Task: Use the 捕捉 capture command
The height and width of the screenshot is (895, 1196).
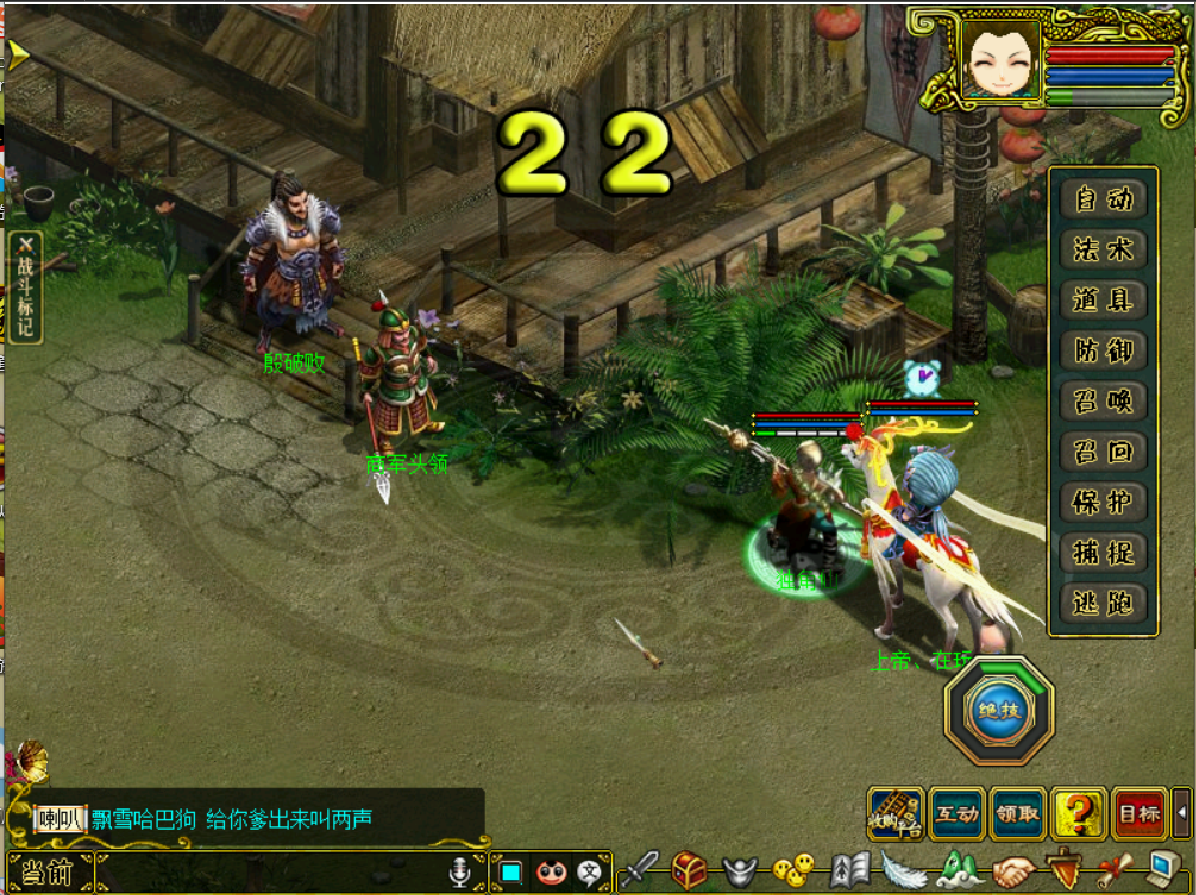Action: click(x=1104, y=552)
